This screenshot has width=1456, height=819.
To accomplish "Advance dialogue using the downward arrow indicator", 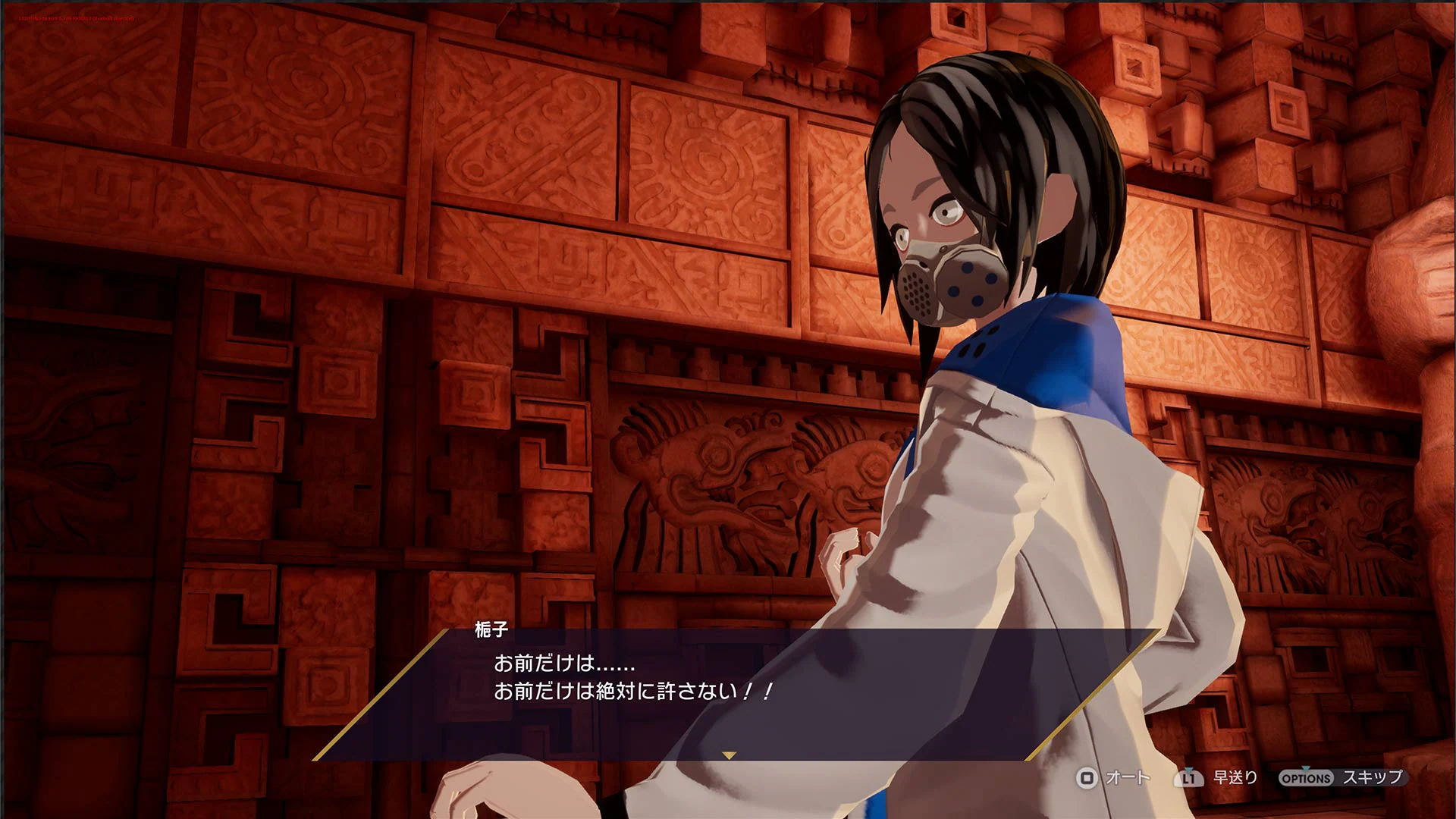I will pyautogui.click(x=730, y=755).
